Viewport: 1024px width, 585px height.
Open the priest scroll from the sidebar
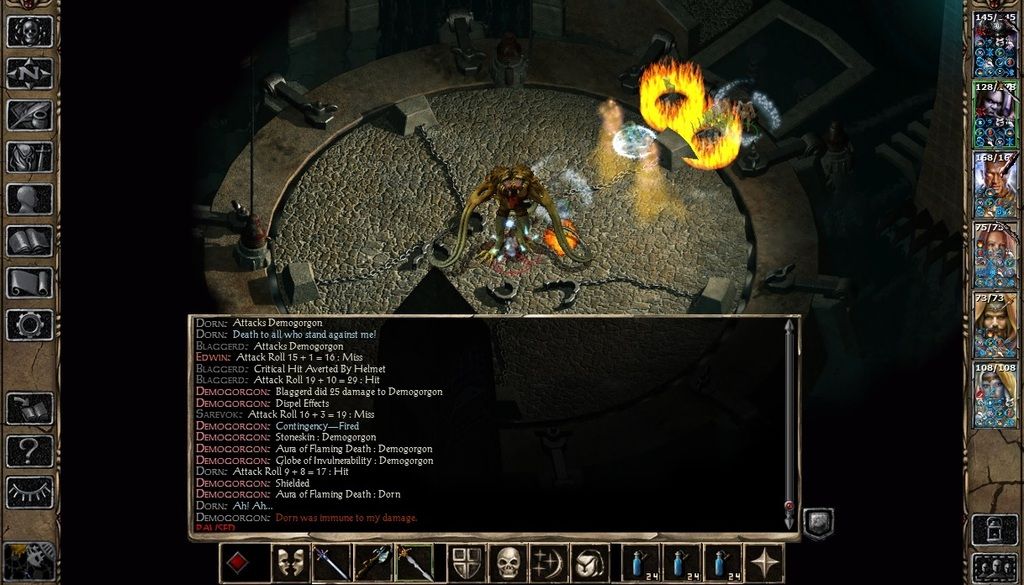click(30, 283)
